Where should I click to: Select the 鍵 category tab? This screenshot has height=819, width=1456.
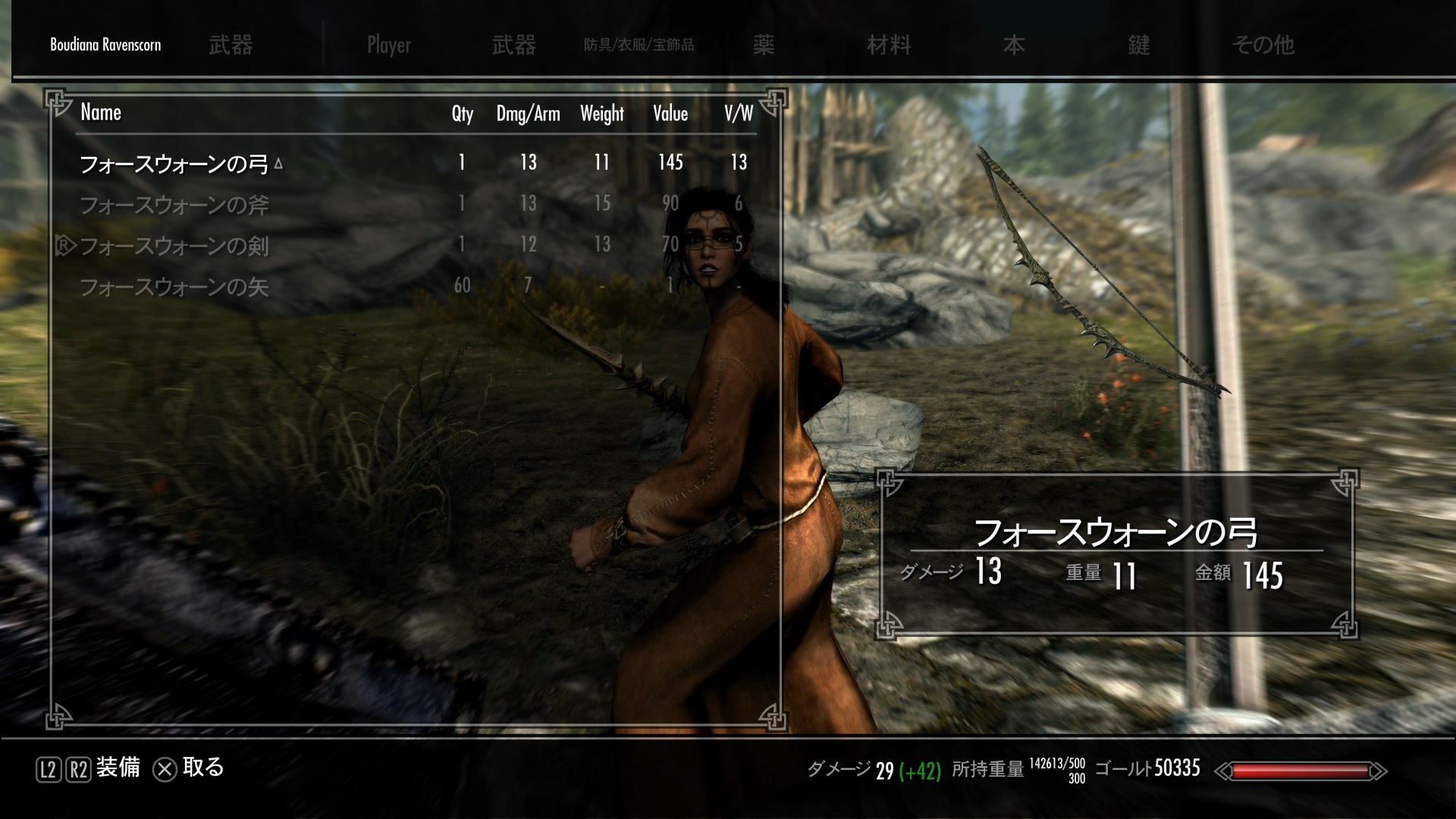click(1139, 45)
